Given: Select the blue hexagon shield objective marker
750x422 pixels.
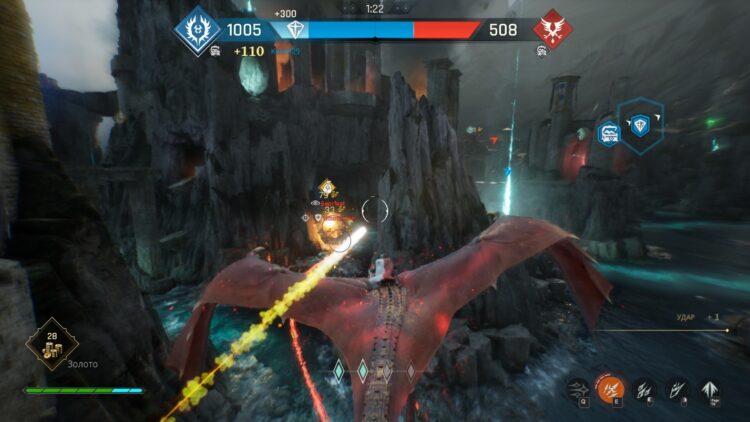Looking at the screenshot, I should 640,125.
